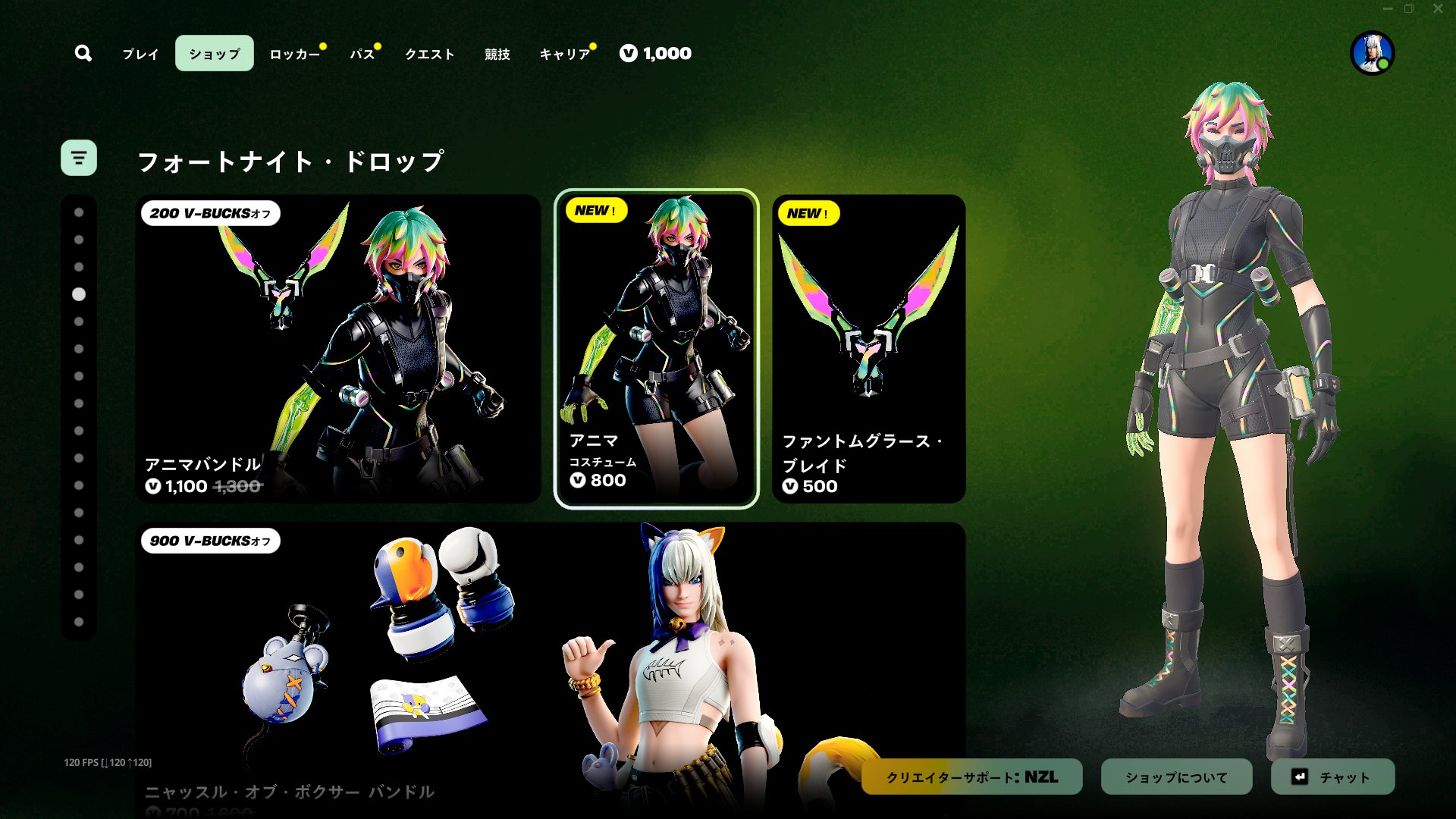Click the クリエイターサポート: NZL button

point(971,777)
